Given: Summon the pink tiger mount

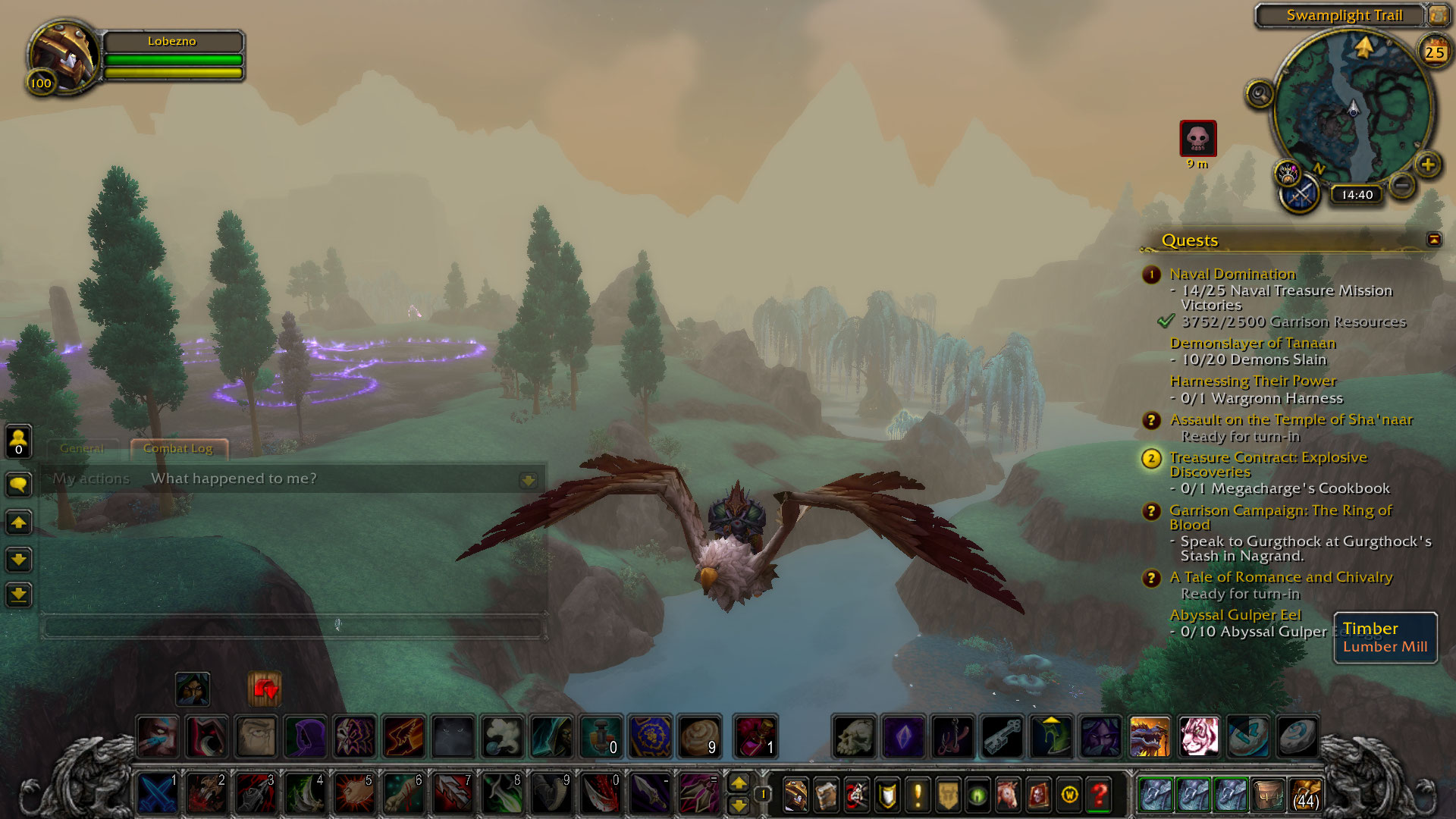Looking at the screenshot, I should (1198, 736).
